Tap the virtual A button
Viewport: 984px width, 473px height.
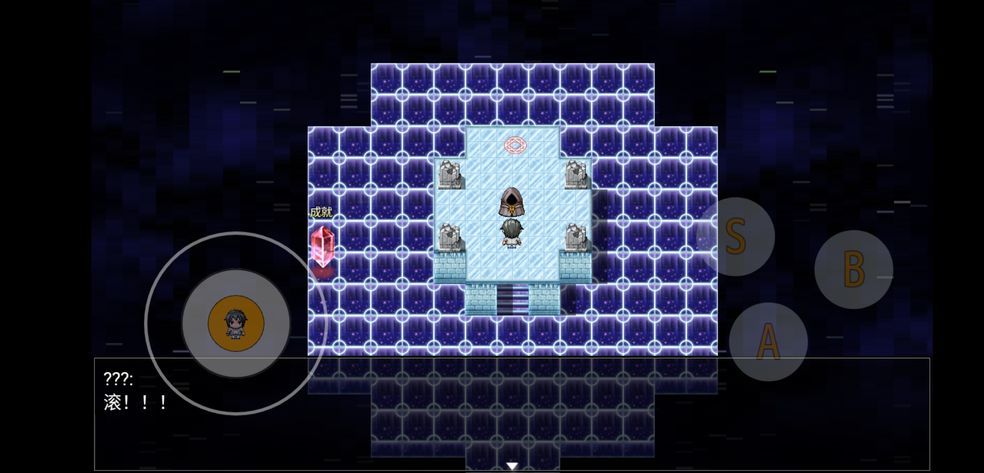(x=767, y=341)
